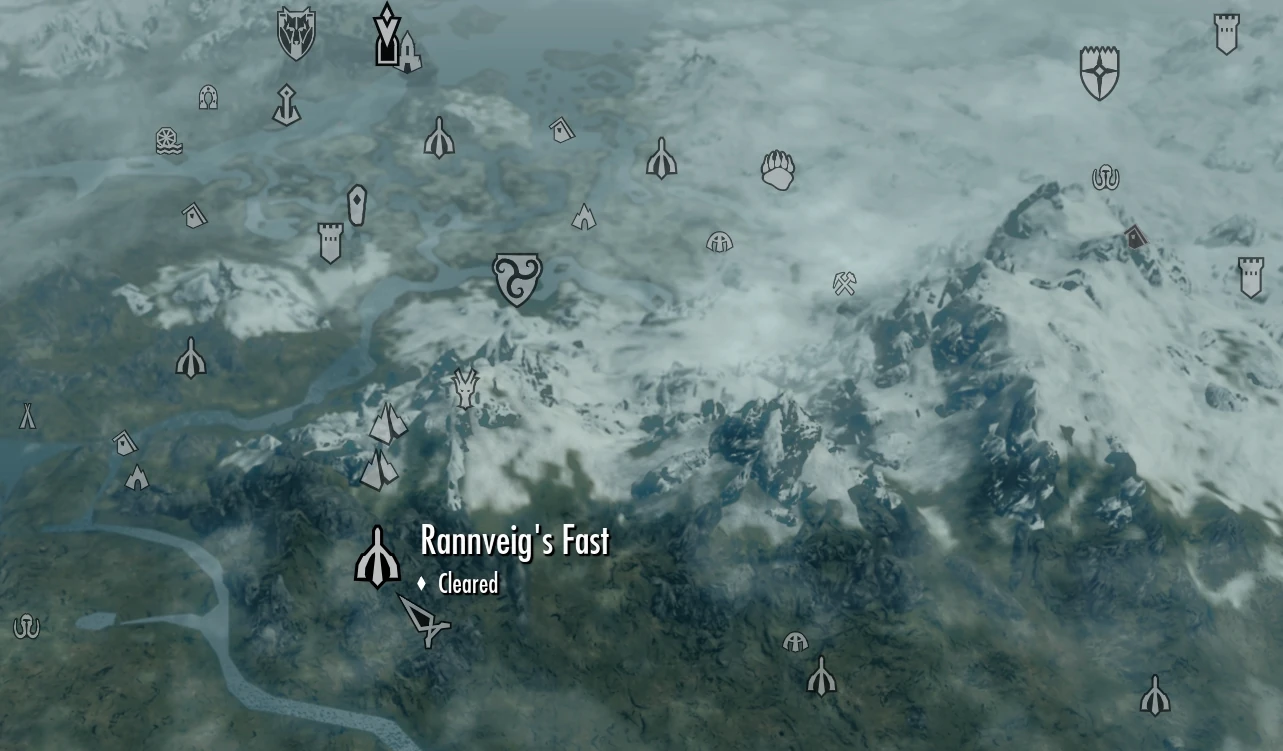Open the tower fort marker in the top right corner
Image resolution: width=1283 pixels, height=751 pixels.
tap(1226, 33)
